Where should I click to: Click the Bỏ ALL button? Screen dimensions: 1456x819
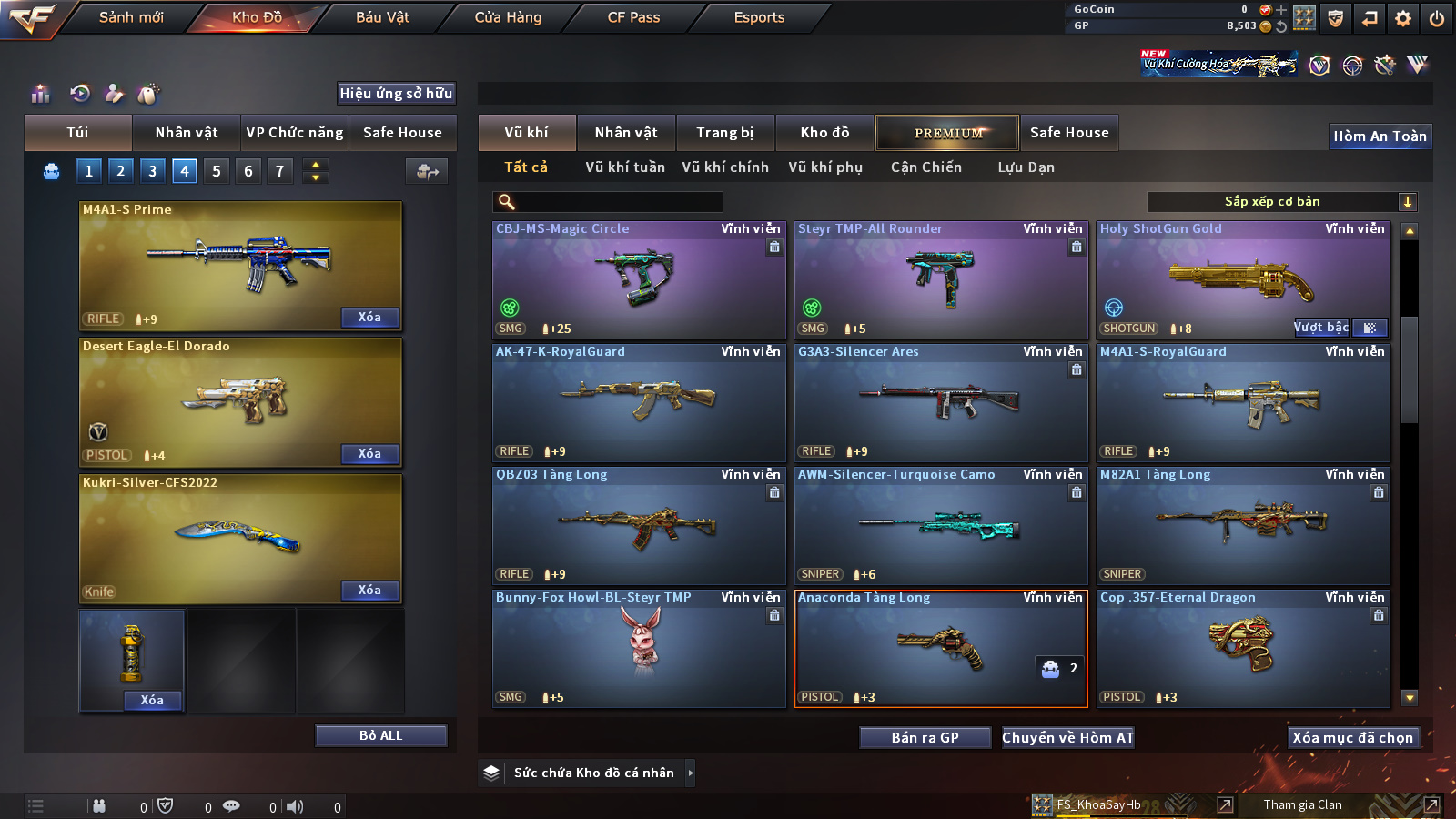[x=380, y=735]
